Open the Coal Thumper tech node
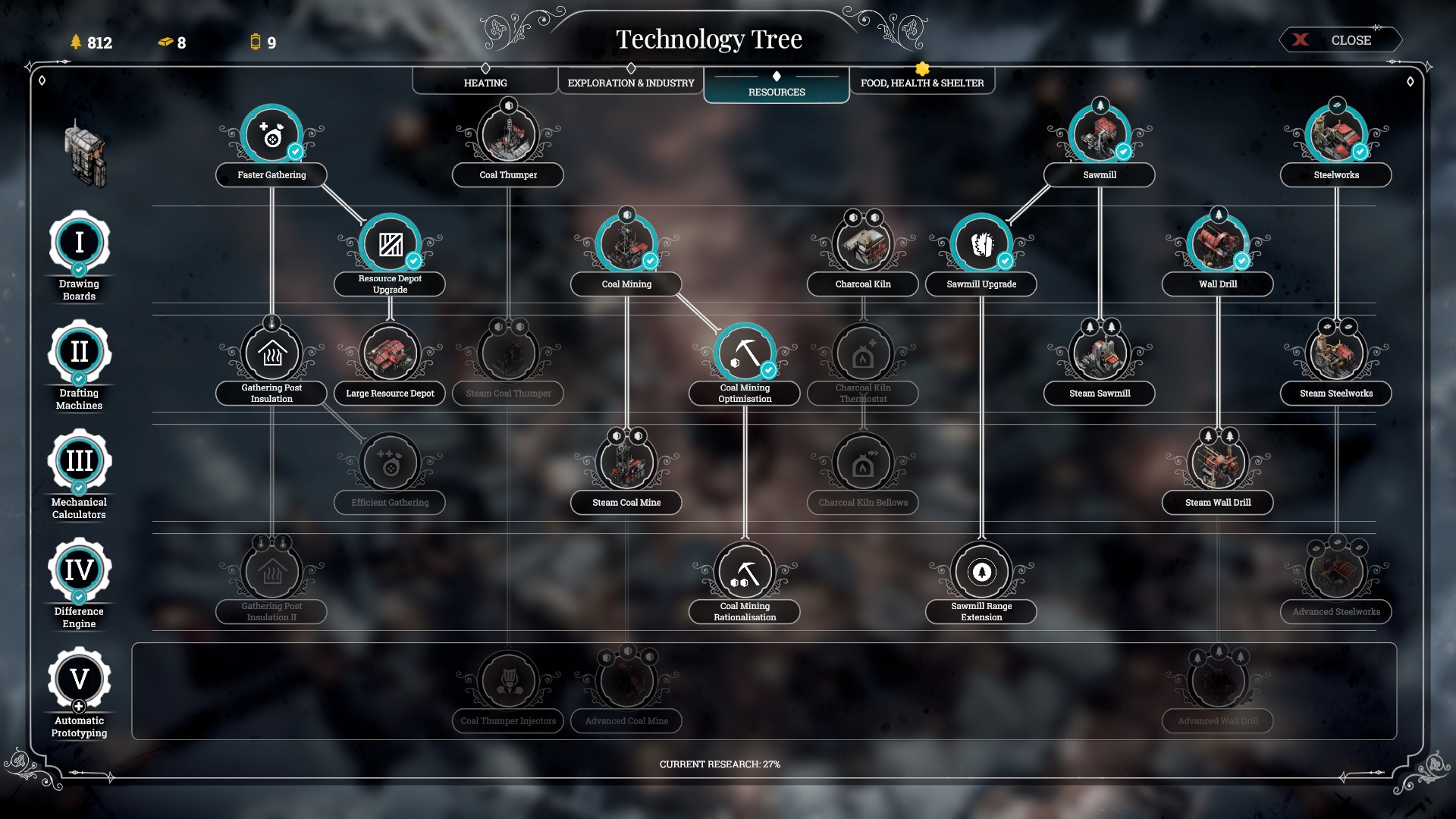Screen dimensions: 1456x819 [x=507, y=134]
